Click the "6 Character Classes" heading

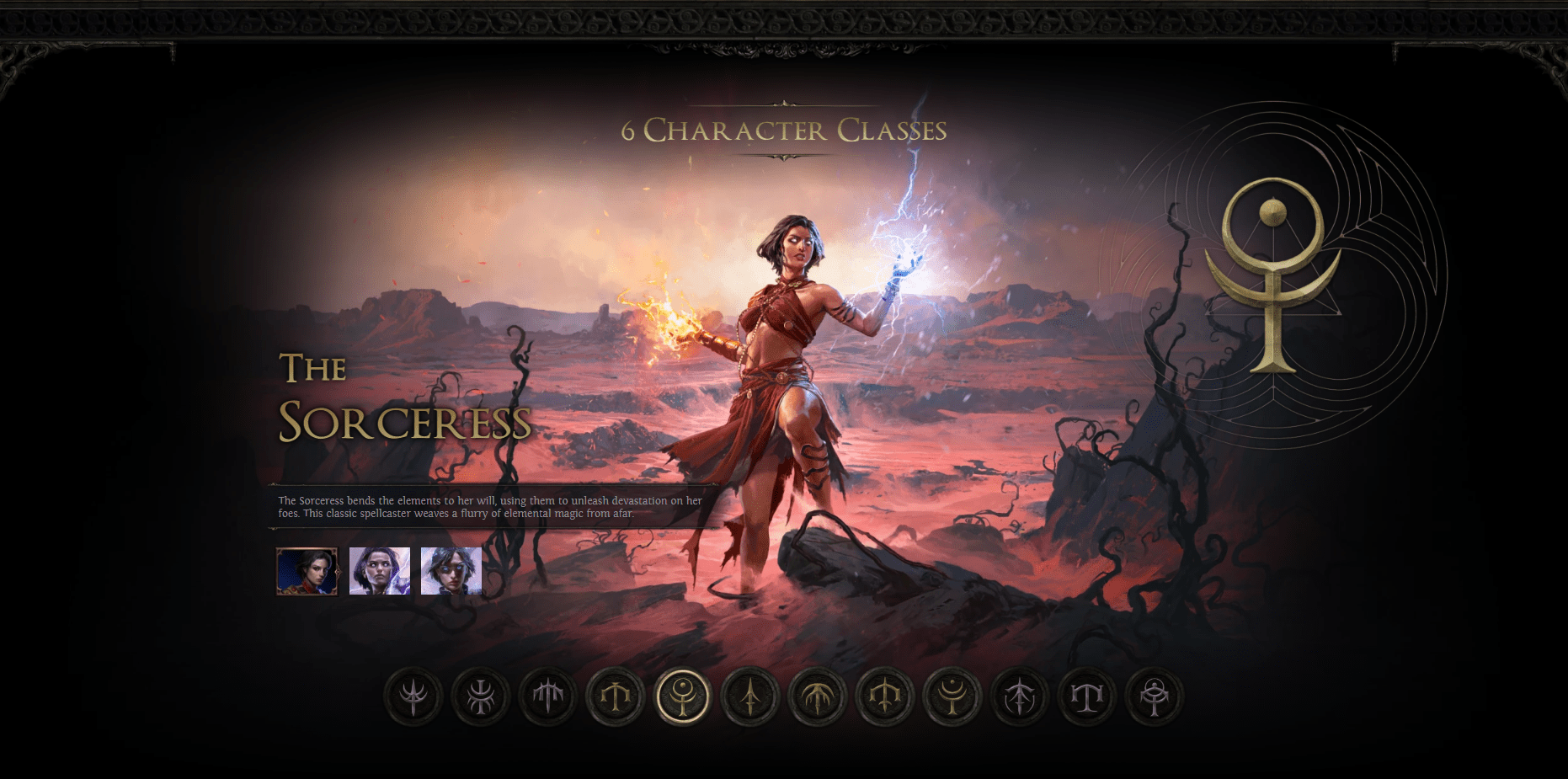coord(785,130)
